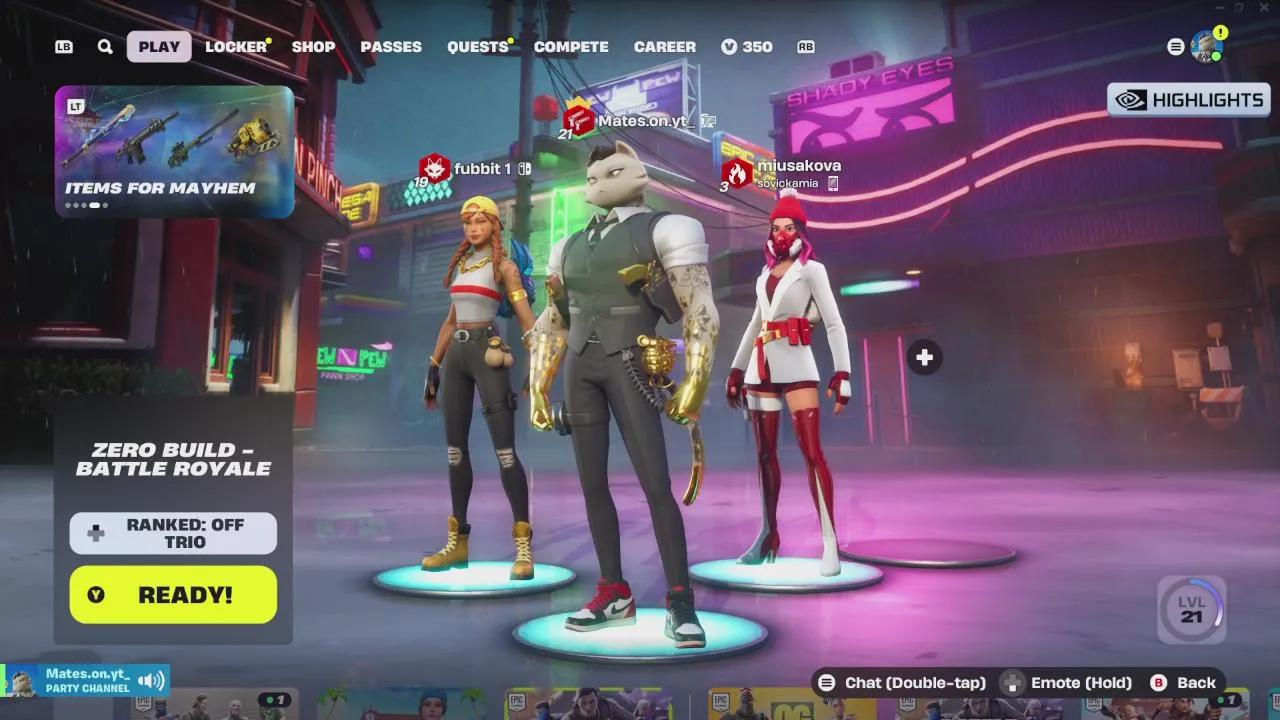Click the plus icon to invite a teammate
1280x720 pixels.
[x=923, y=356]
